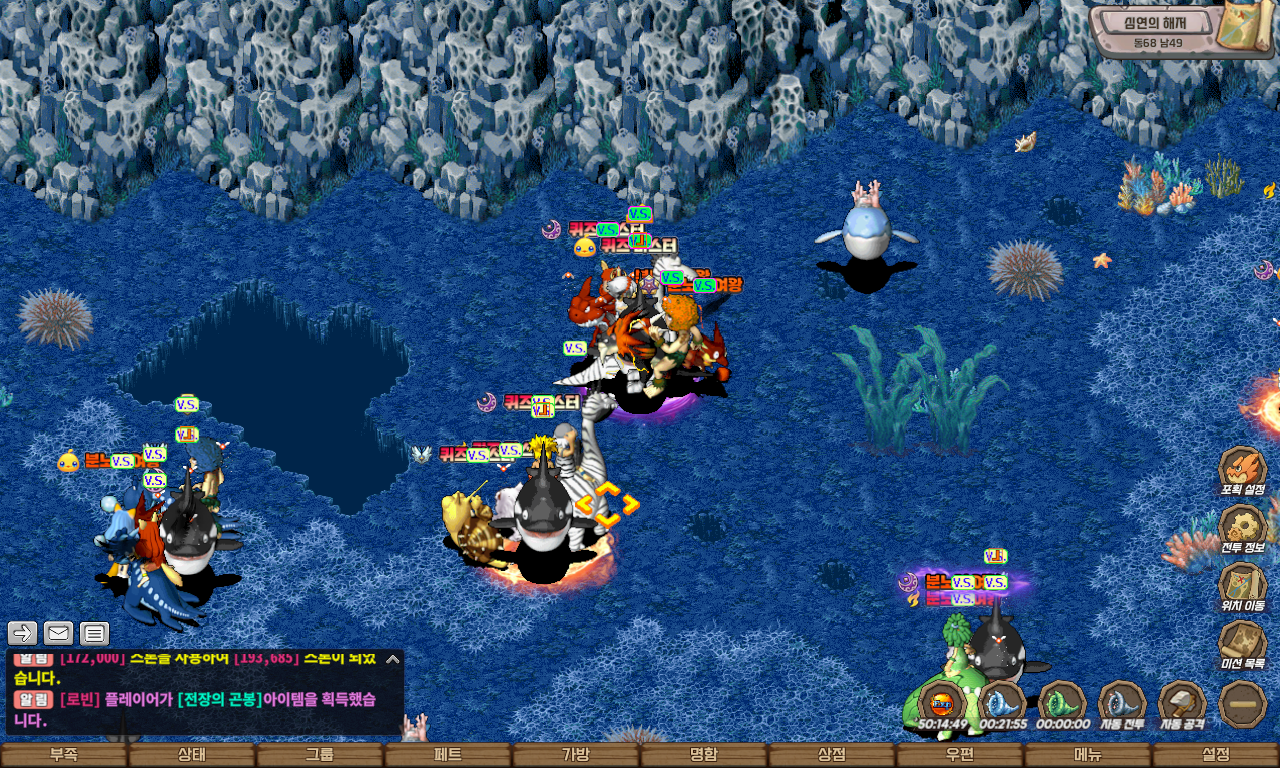Open the 상점 (shop) menu
The height and width of the screenshot is (768, 1280).
click(x=832, y=755)
